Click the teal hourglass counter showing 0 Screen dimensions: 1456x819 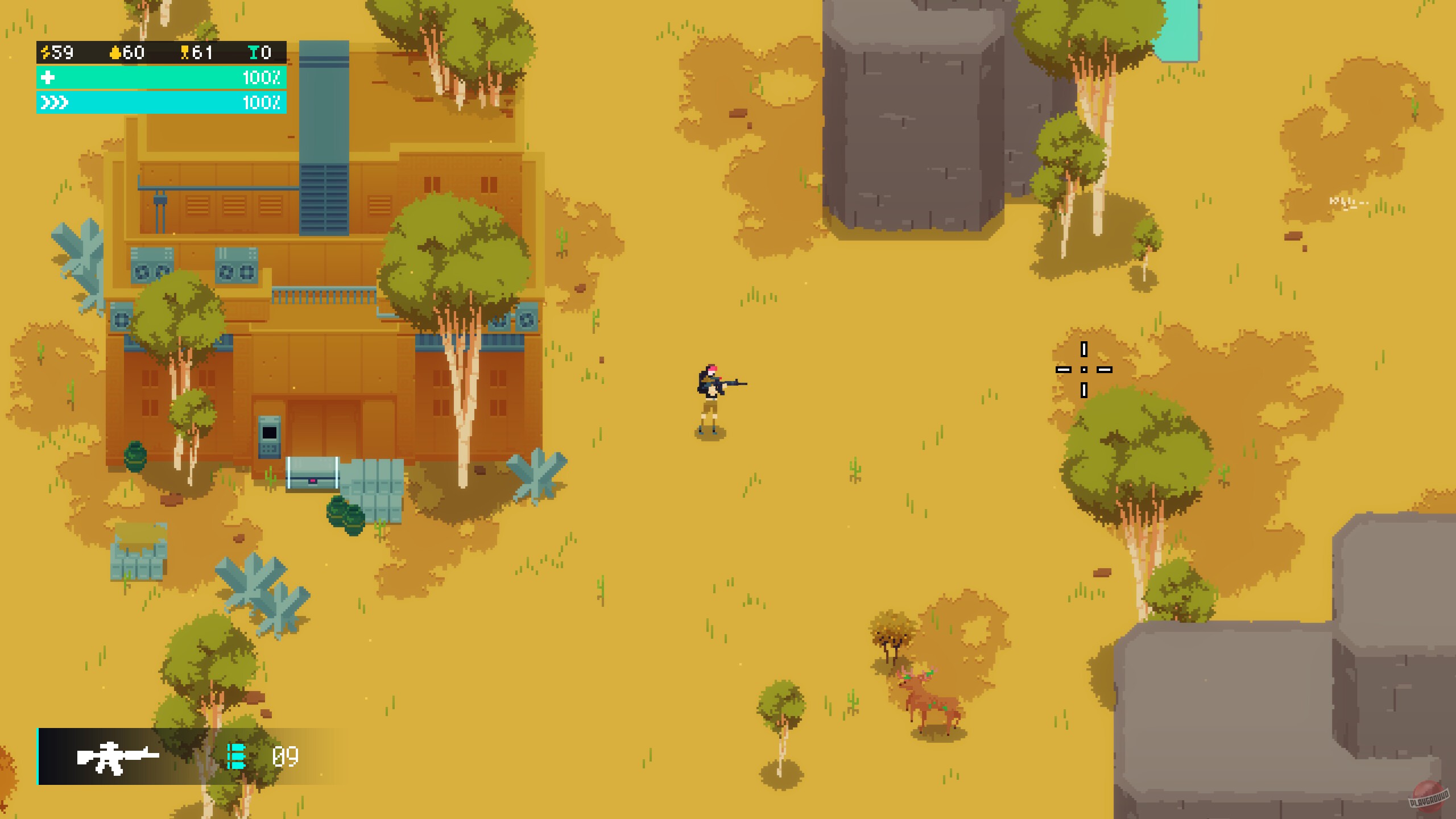click(x=254, y=53)
